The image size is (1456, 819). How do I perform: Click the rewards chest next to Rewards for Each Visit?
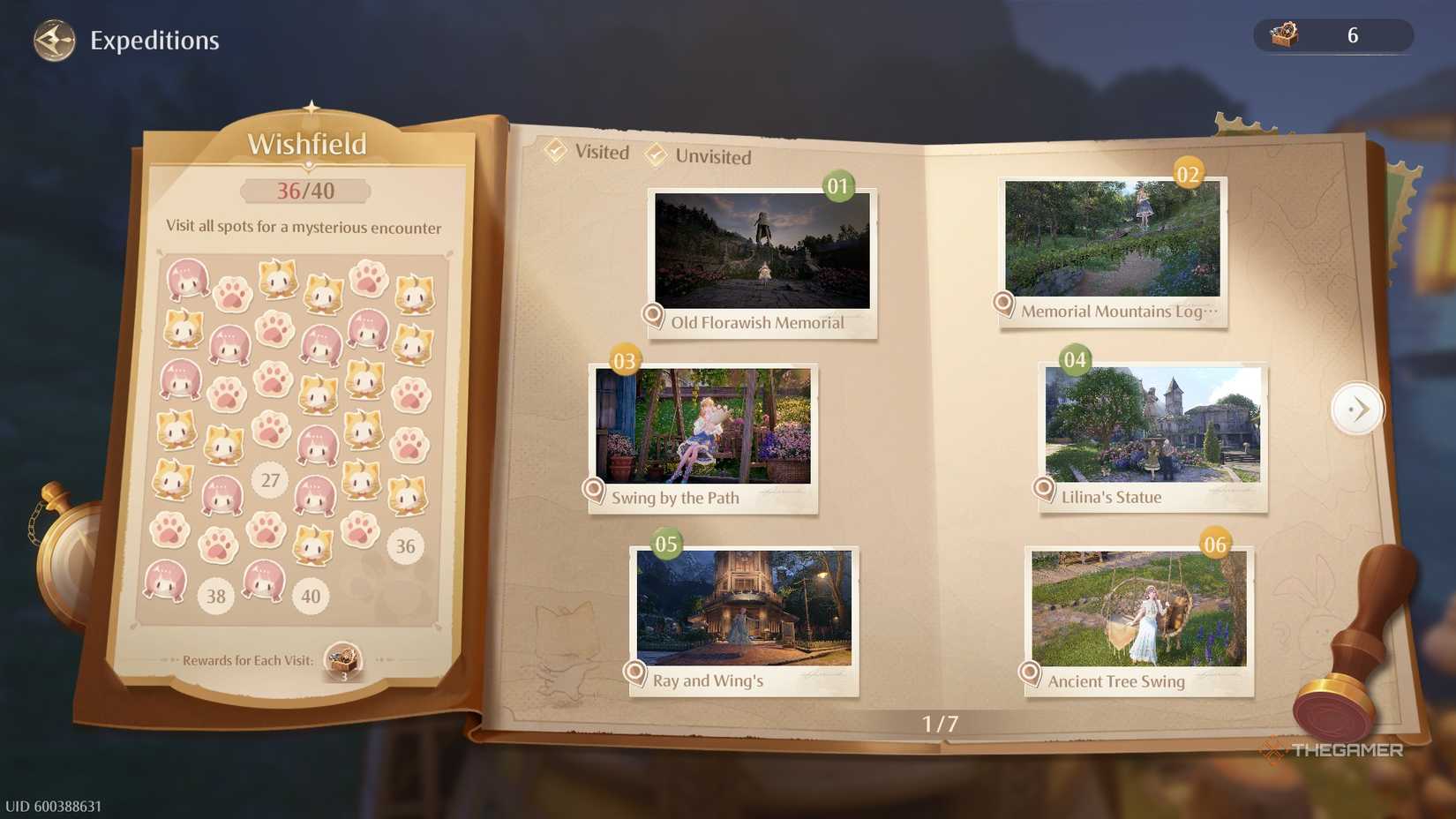pos(344,659)
